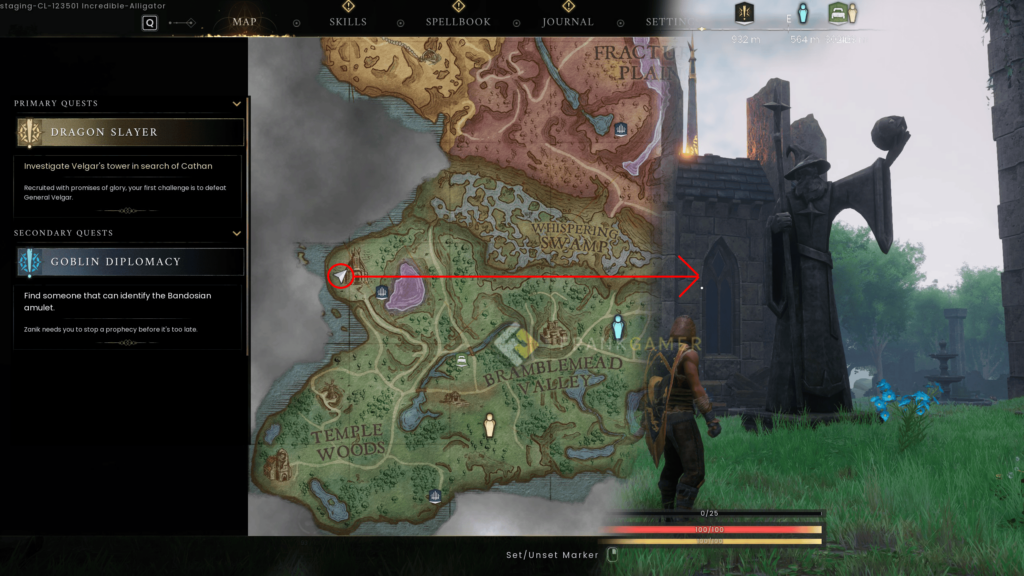Collapse the Primary Quests section
The height and width of the screenshot is (576, 1024).
[x=237, y=104]
